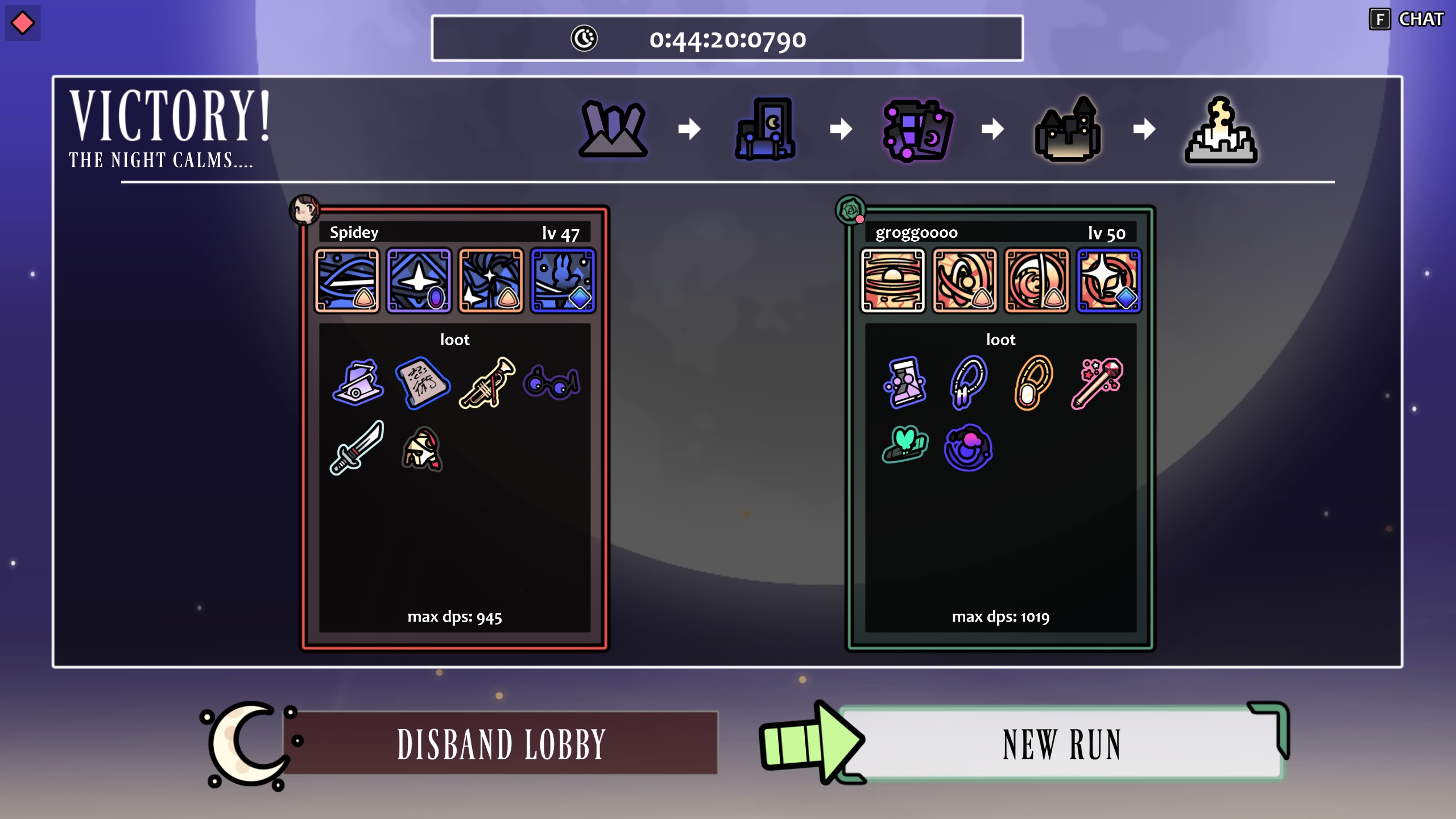Select Spidey's paper scroll loot item
The height and width of the screenshot is (819, 1456).
(423, 383)
